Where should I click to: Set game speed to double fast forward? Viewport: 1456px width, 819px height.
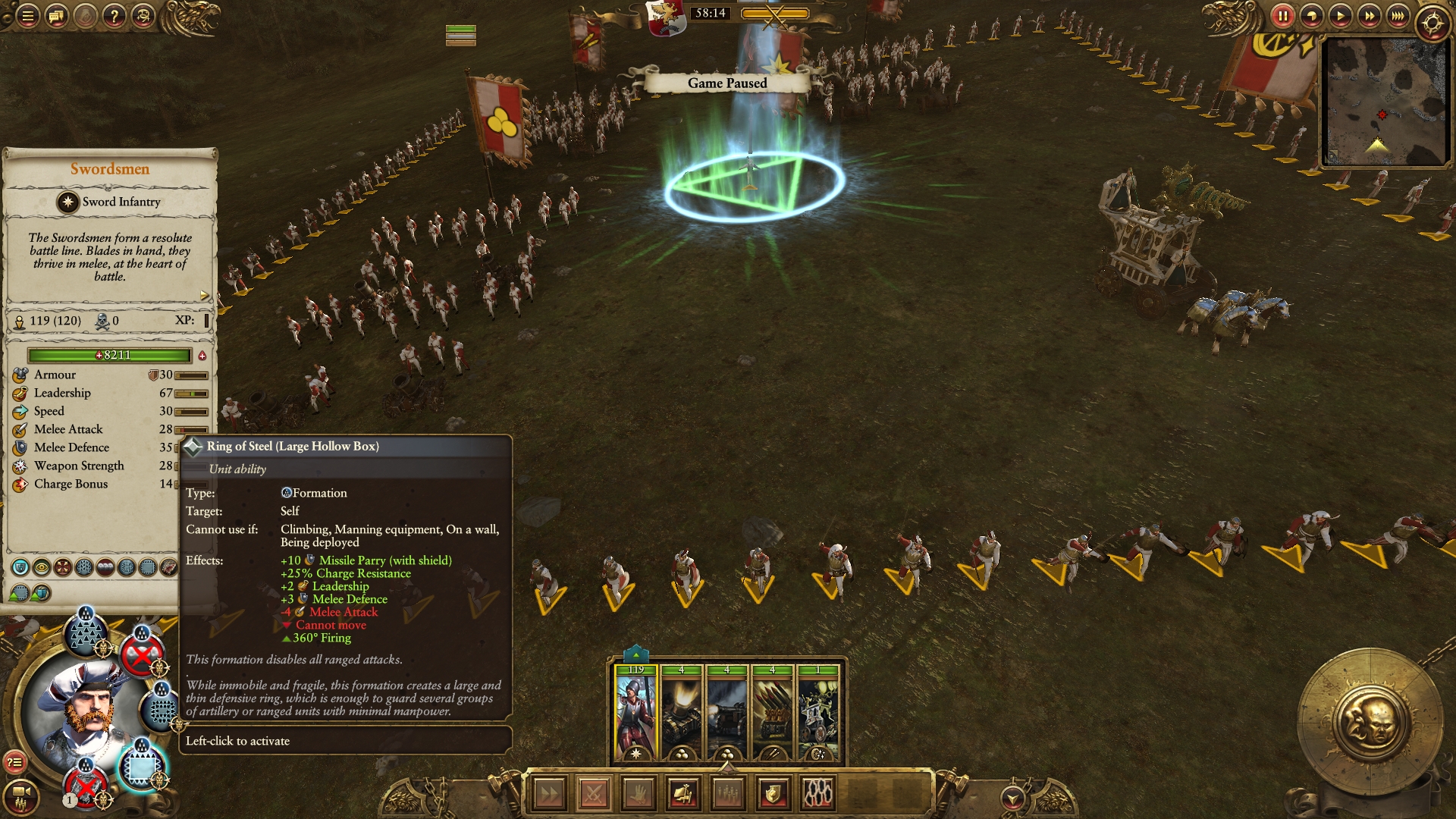click(x=1369, y=16)
